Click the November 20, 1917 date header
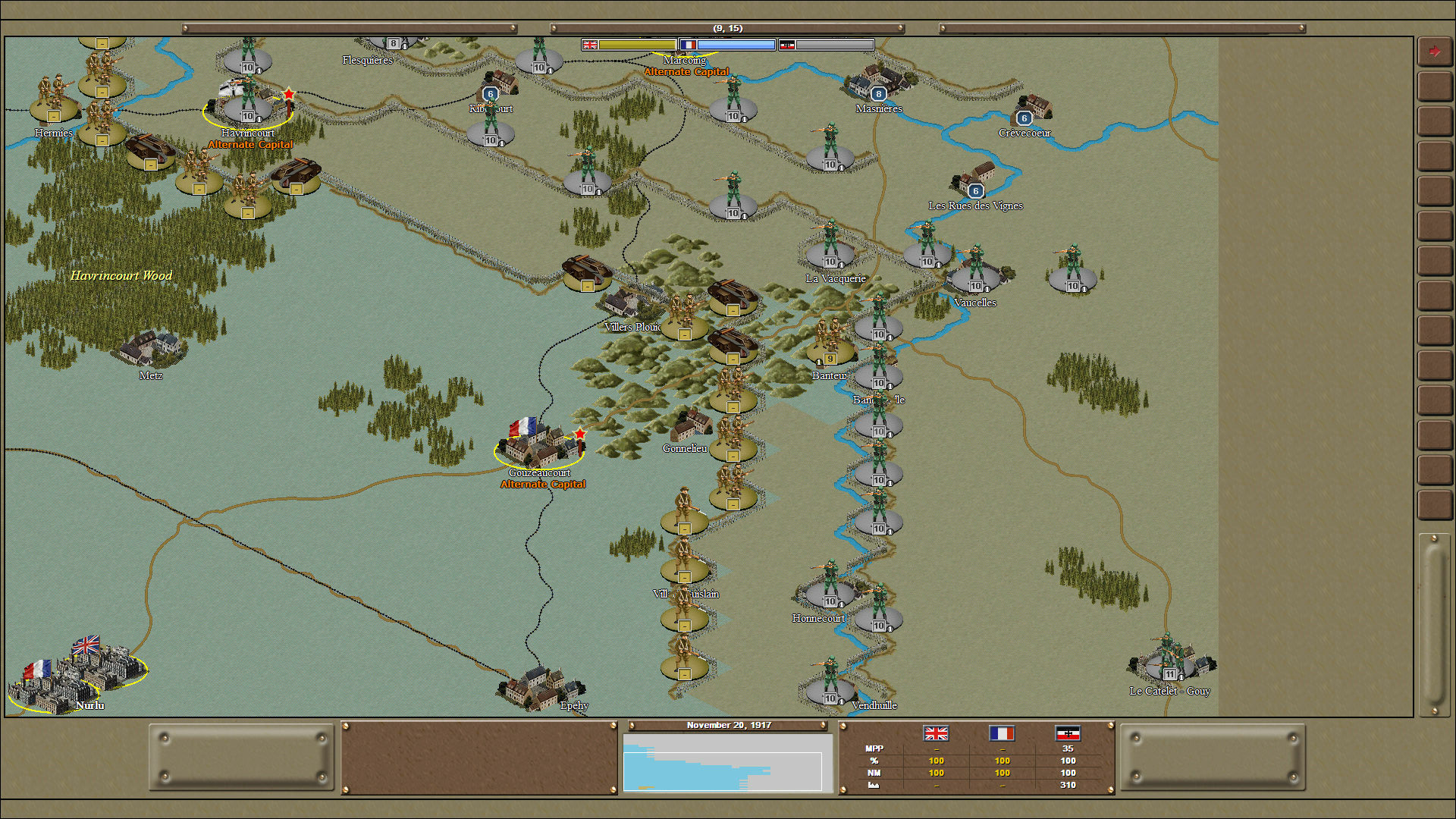 click(729, 725)
